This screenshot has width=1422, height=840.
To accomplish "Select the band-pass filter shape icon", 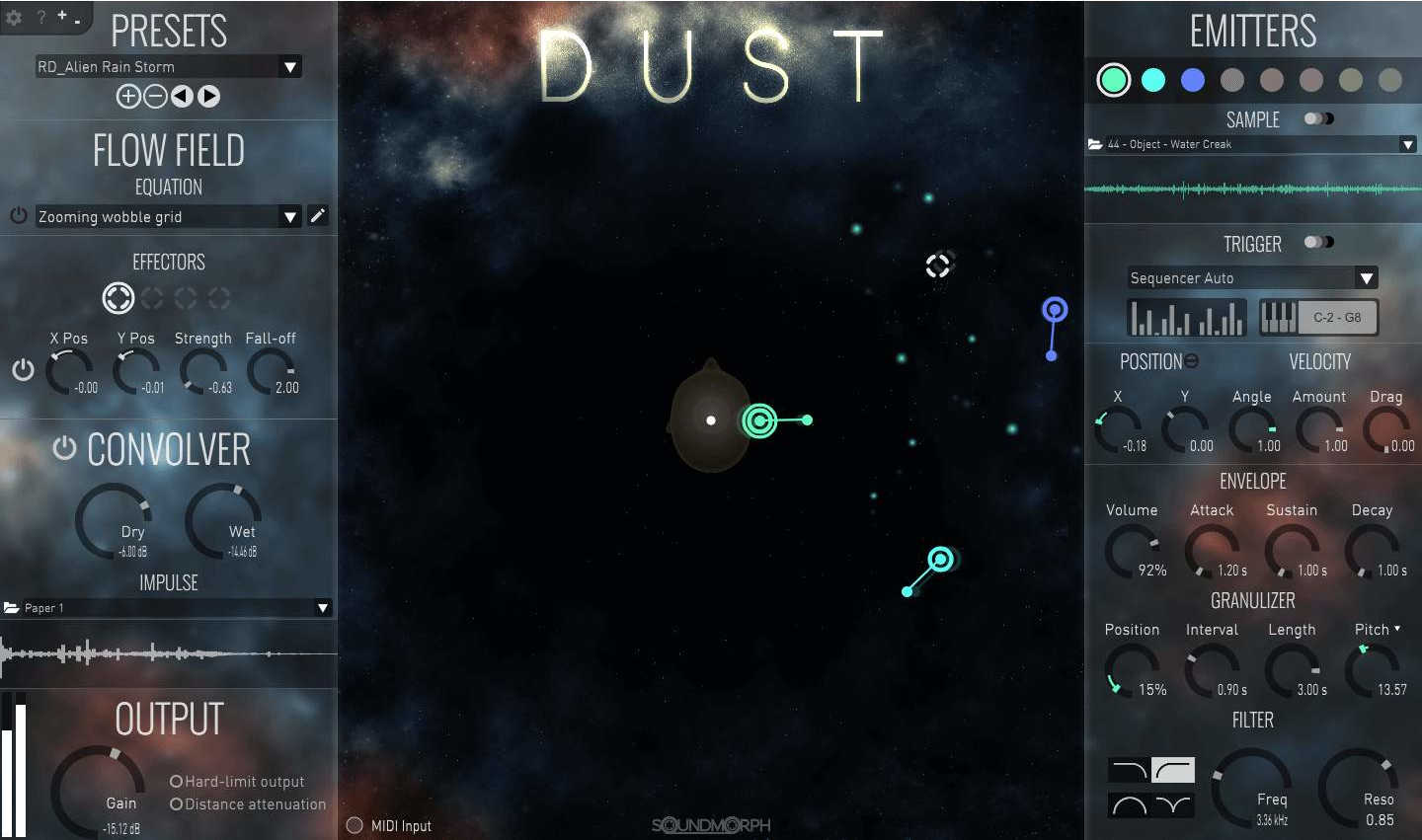I will (1129, 804).
